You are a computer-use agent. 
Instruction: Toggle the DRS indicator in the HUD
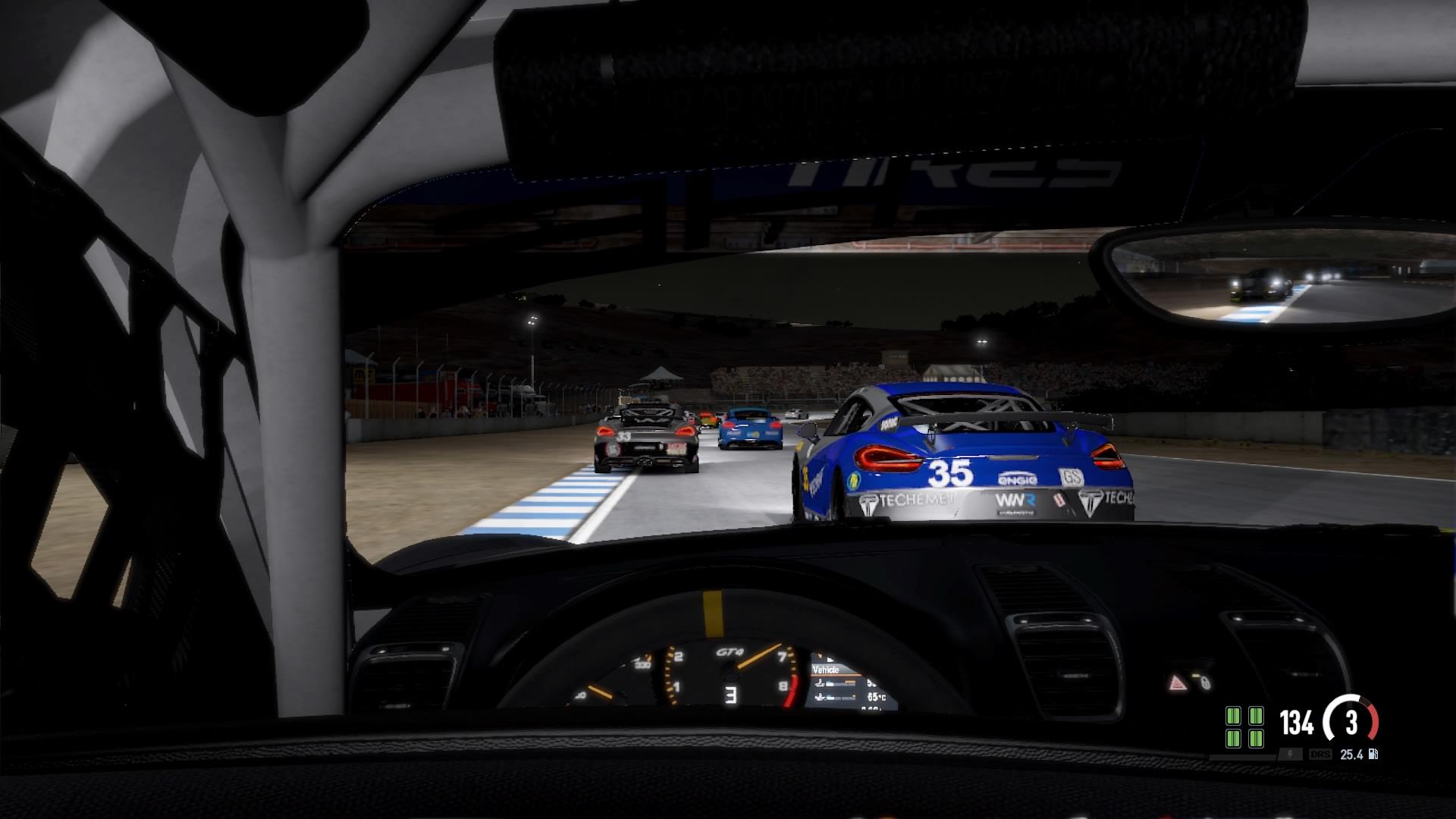[1320, 755]
